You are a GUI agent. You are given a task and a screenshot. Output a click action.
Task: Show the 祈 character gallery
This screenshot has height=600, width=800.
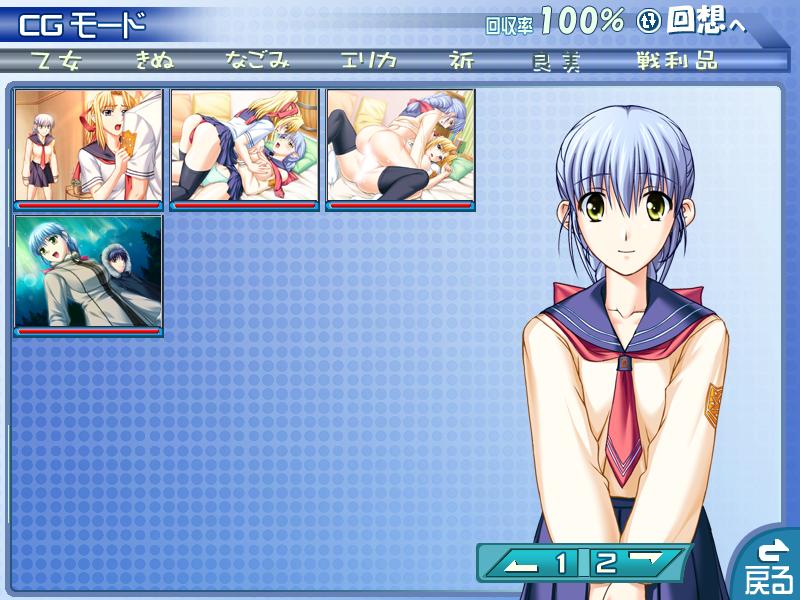(461, 60)
